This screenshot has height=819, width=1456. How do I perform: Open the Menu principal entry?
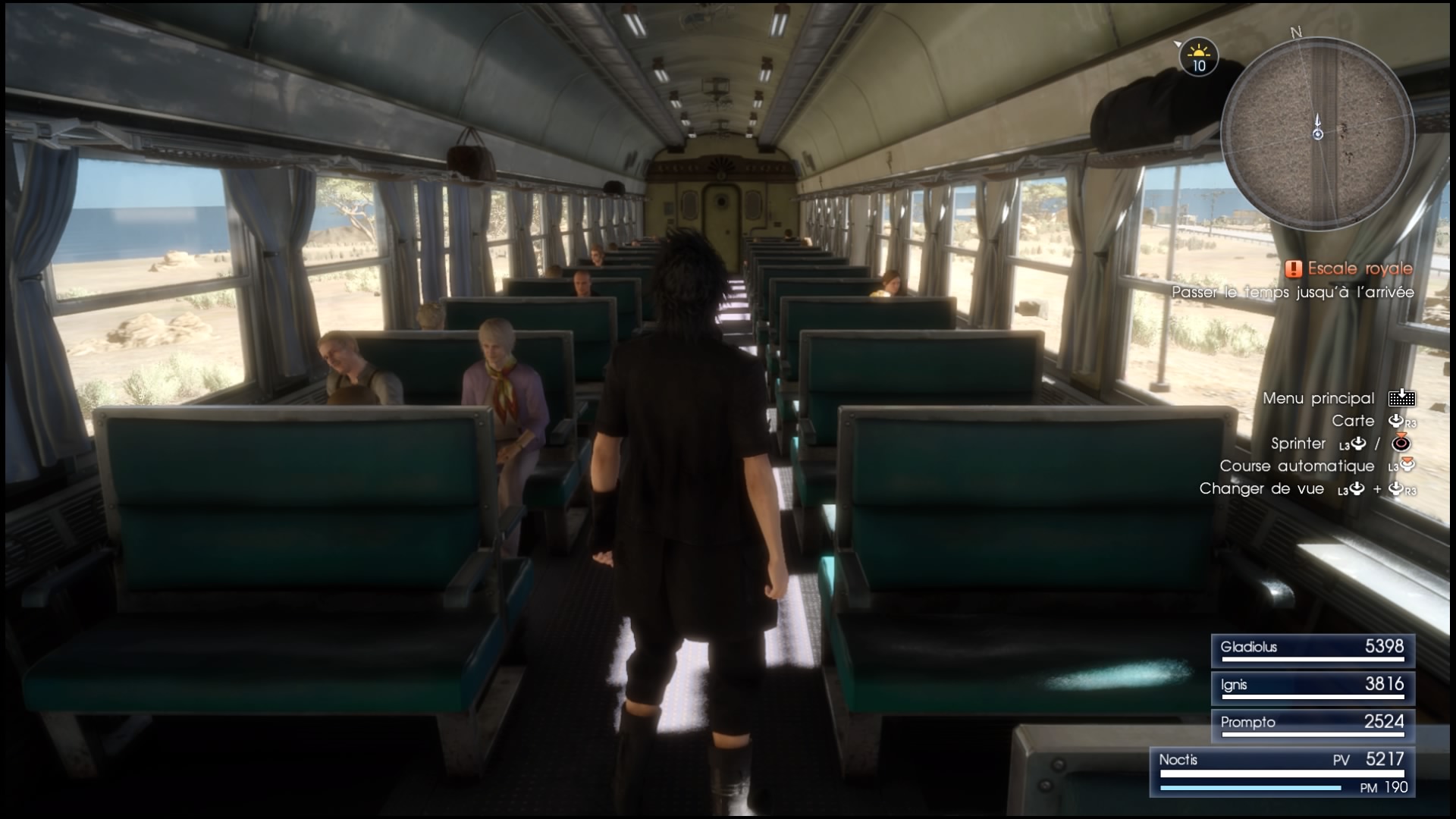coord(1319,398)
